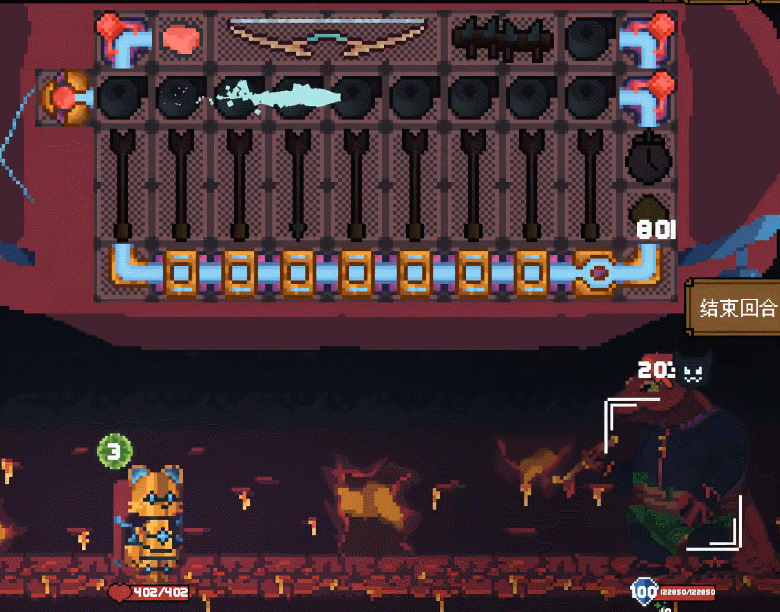Choose the wide bow weapon

[x=325, y=38]
